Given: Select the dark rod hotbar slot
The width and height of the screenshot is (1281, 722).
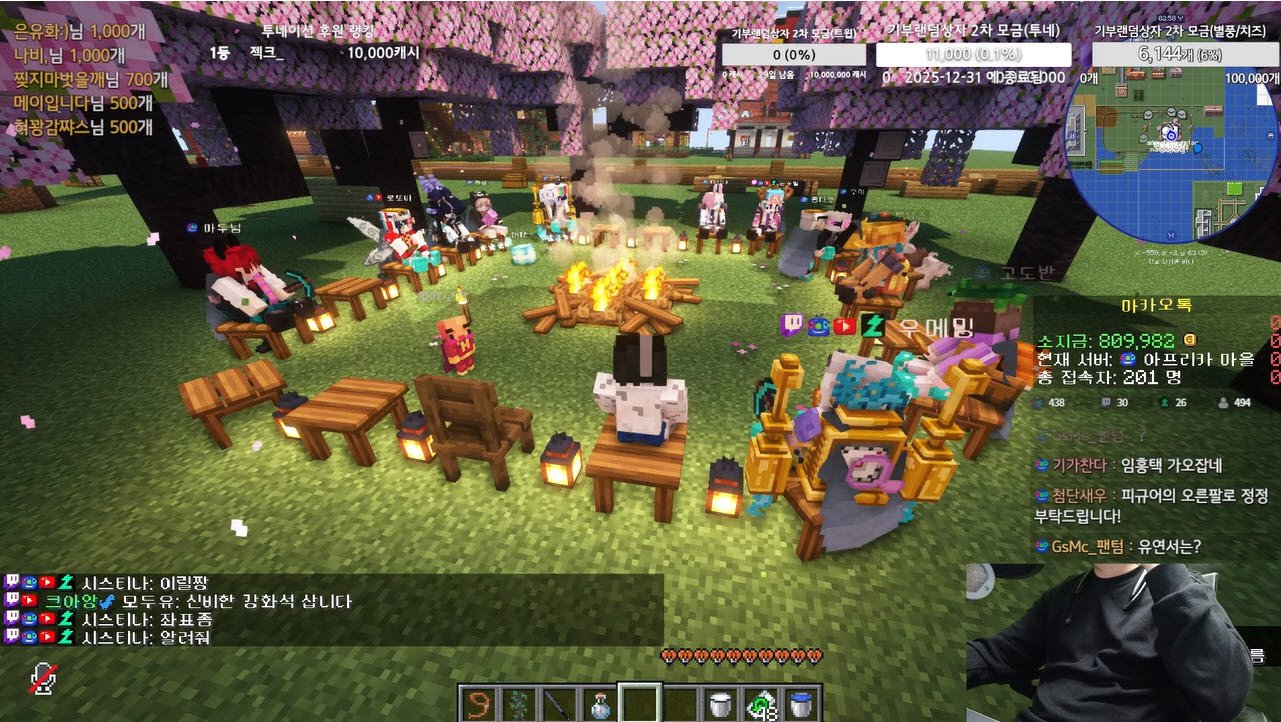Looking at the screenshot, I should point(559,703).
